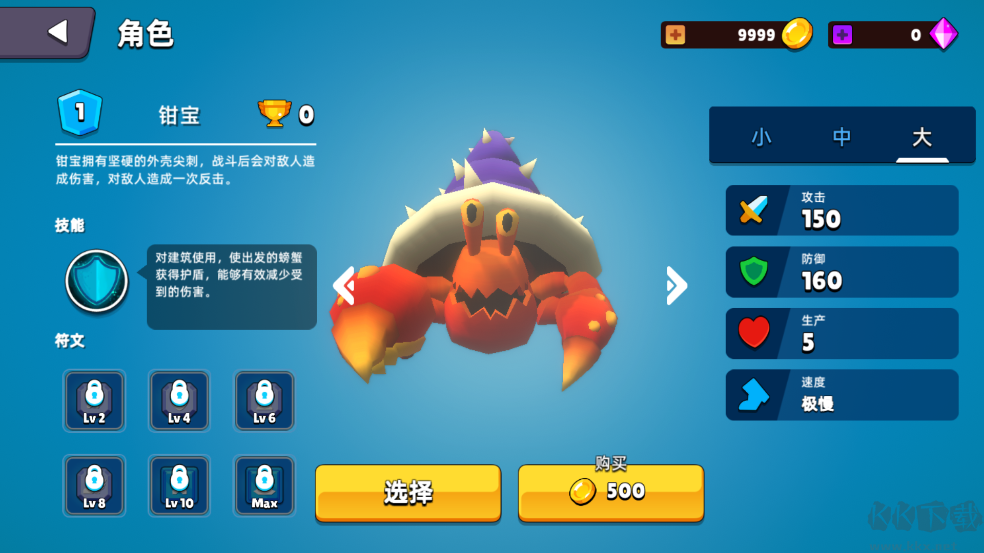Image resolution: width=984 pixels, height=553 pixels.
Task: Tap the shield skill icon
Action: tap(97, 281)
